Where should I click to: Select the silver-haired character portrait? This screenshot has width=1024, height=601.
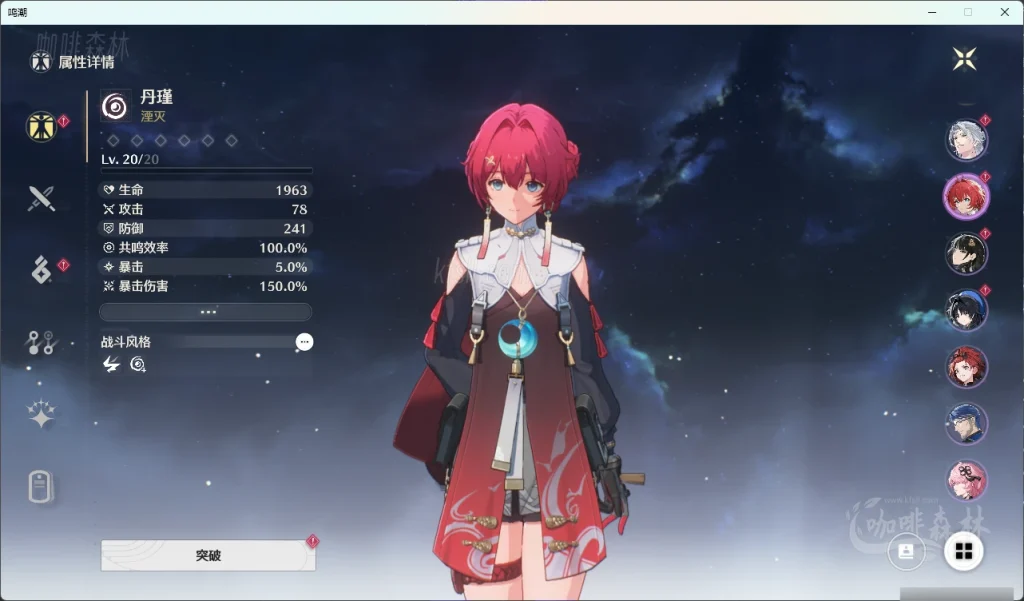coord(966,139)
